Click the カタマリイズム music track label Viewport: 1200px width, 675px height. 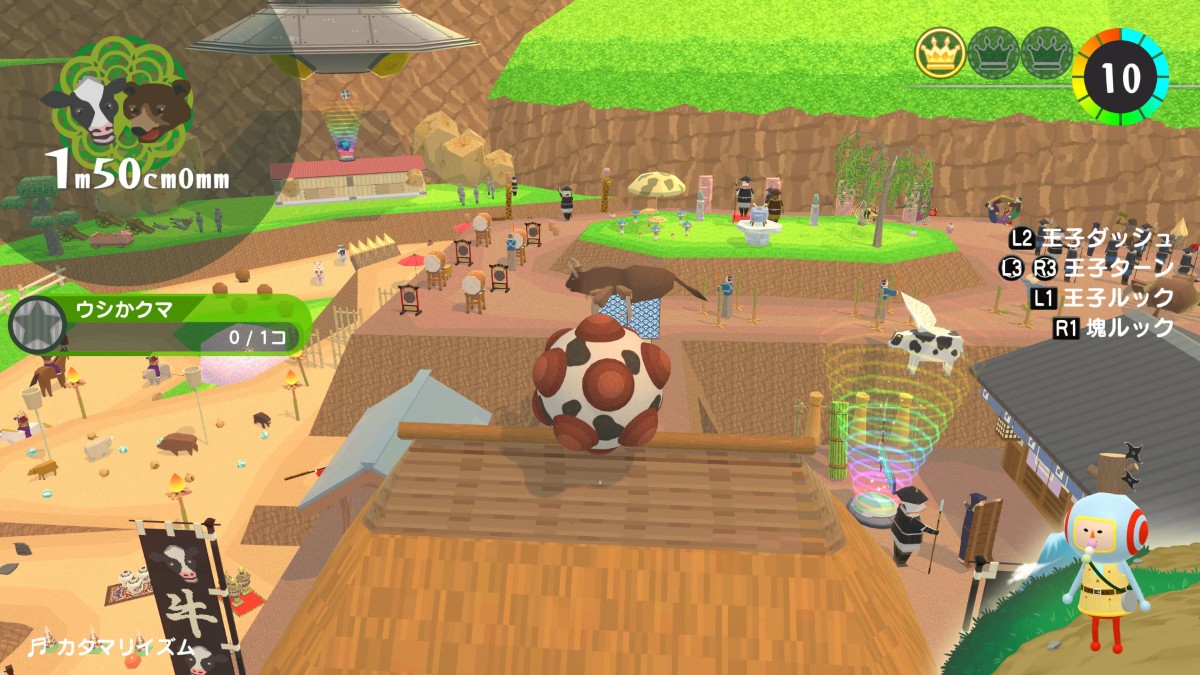[x=110, y=646]
